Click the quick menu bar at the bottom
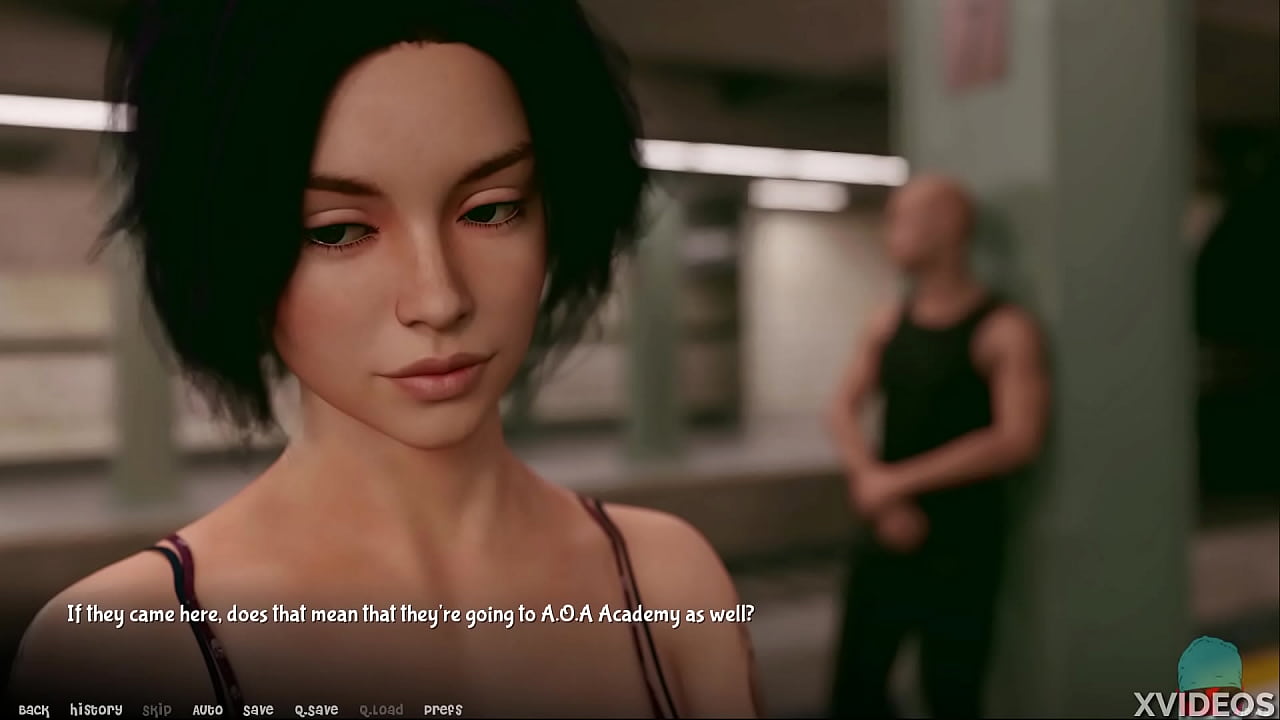 coord(240,709)
